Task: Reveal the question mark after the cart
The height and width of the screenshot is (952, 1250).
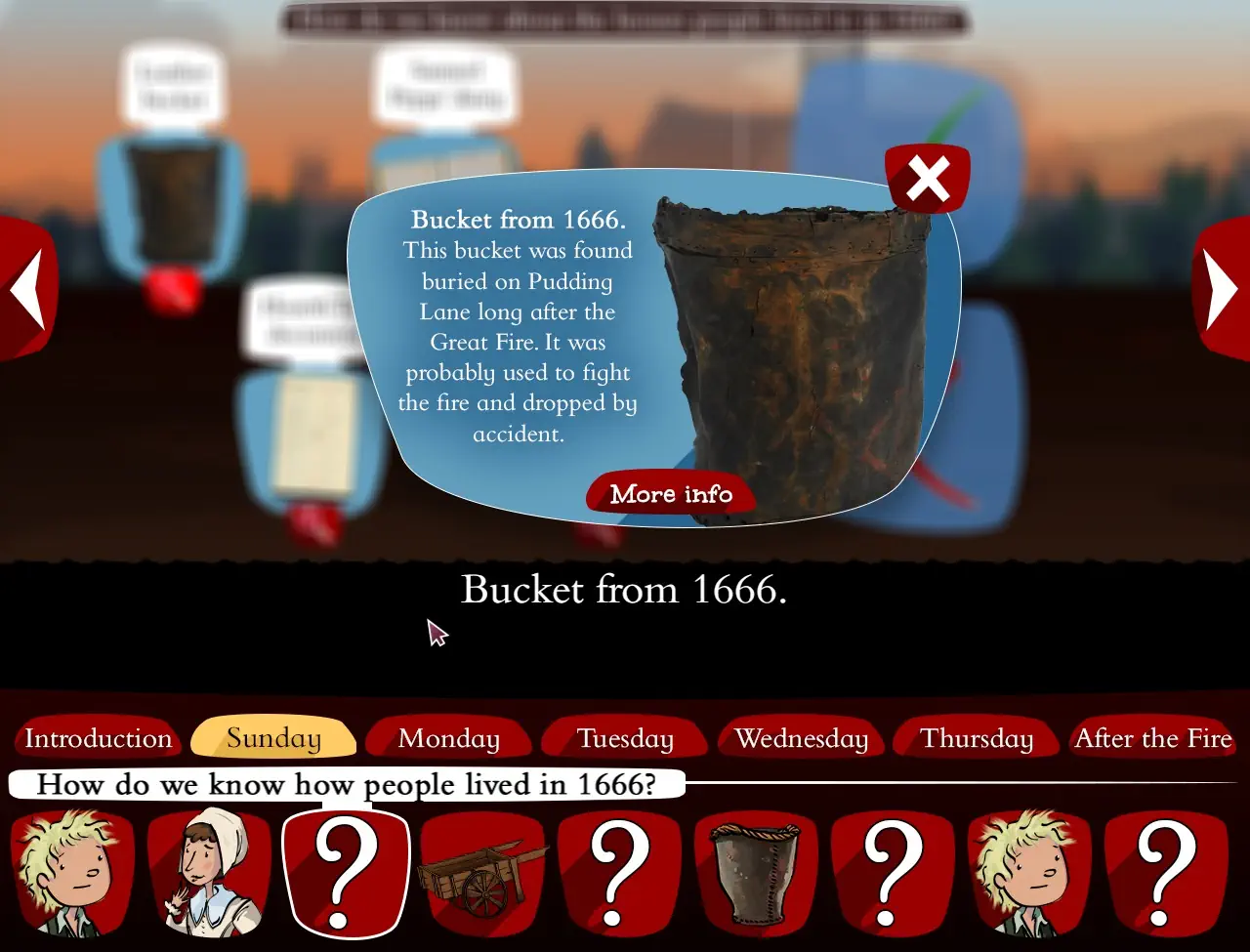Action: [620, 874]
